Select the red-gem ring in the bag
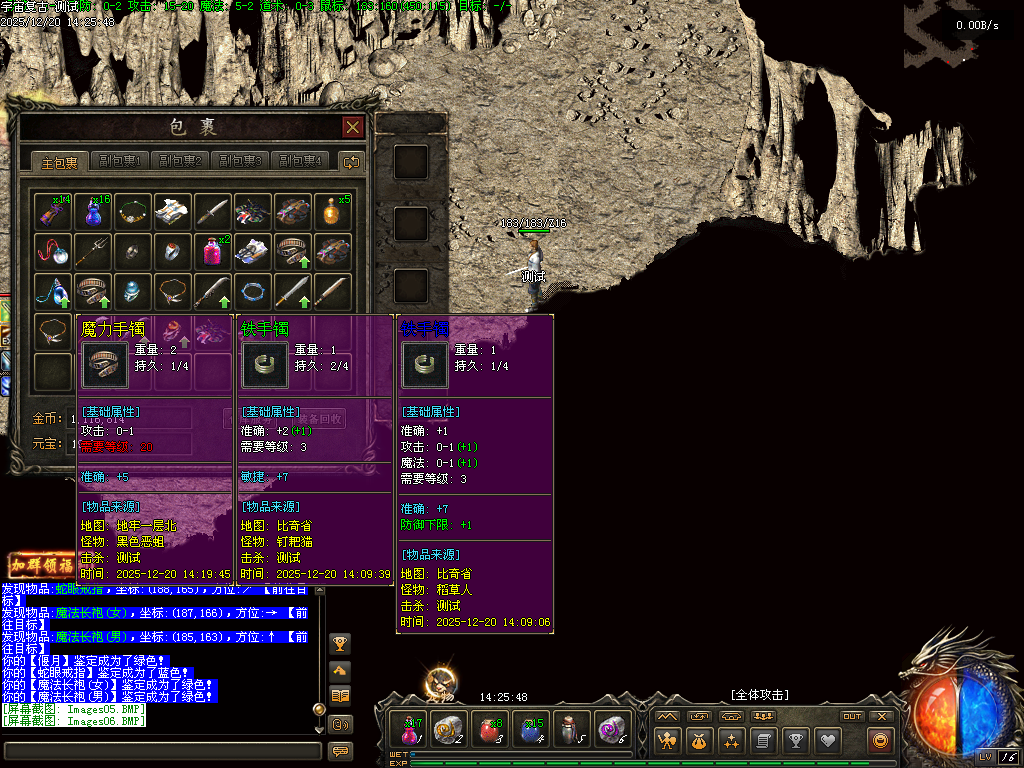 coord(173,251)
